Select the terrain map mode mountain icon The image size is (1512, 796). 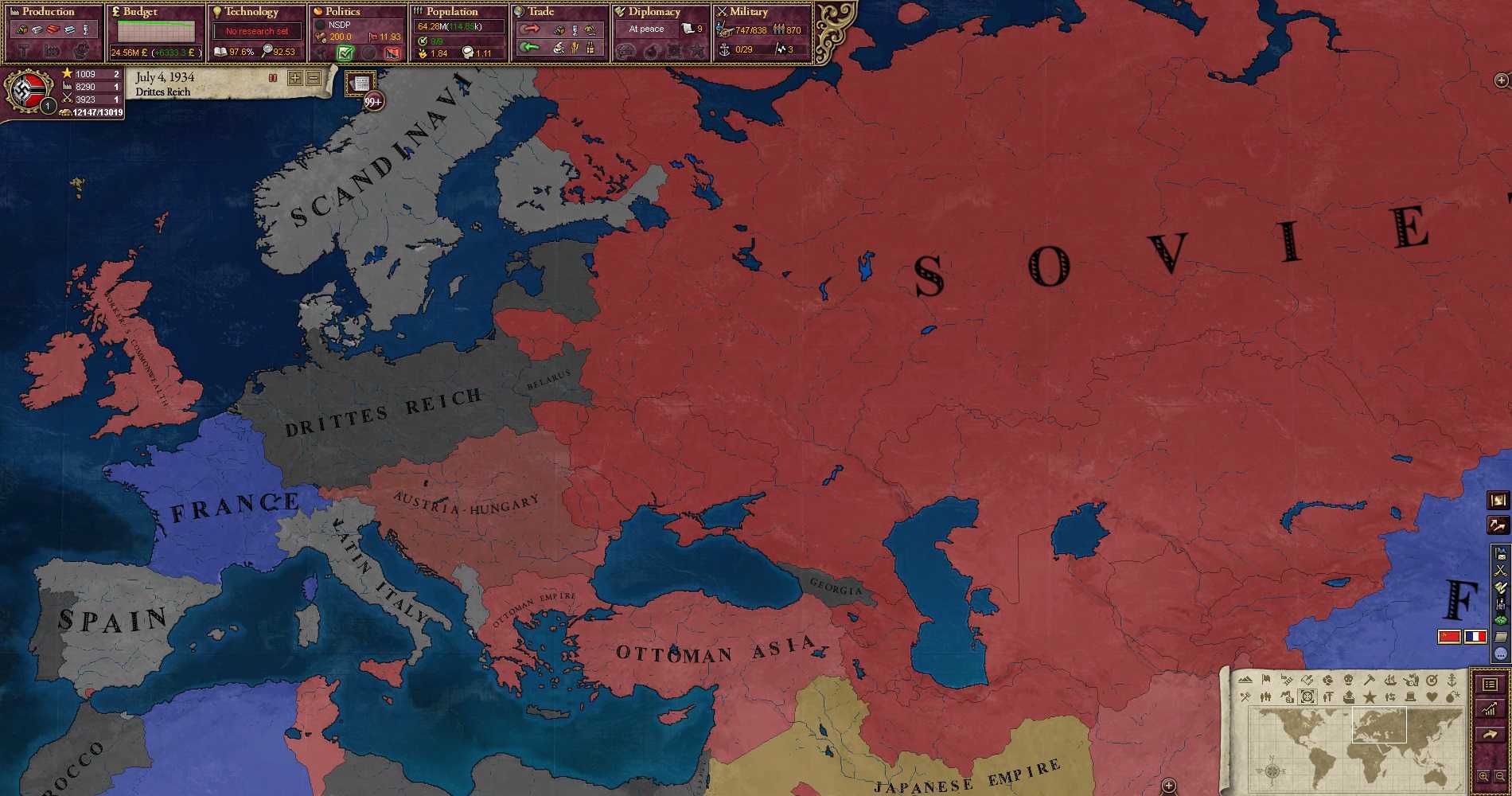(x=1245, y=680)
